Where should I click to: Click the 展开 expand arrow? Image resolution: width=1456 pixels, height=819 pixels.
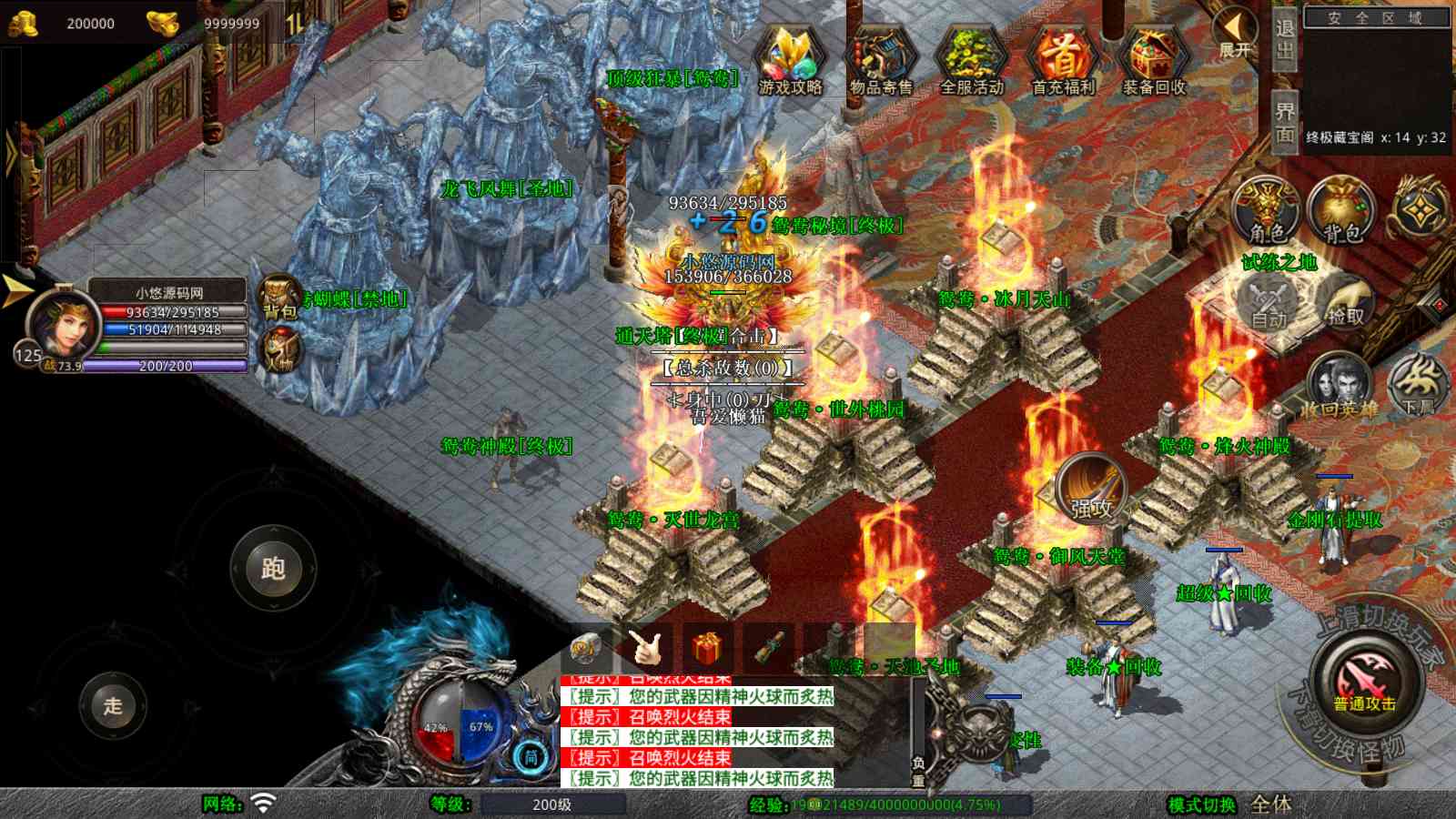point(1235,33)
